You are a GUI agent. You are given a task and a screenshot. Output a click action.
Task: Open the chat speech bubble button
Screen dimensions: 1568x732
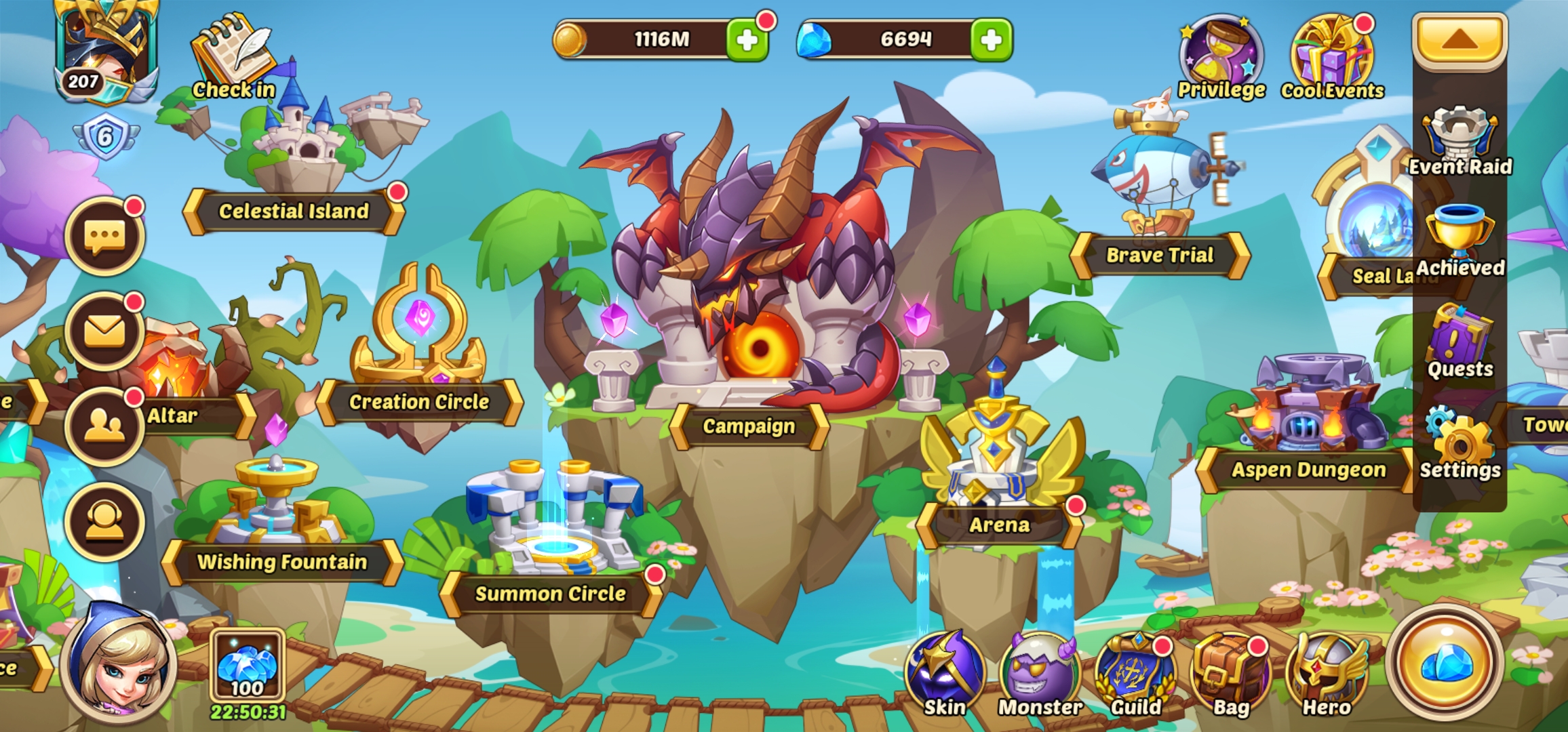pos(104,237)
